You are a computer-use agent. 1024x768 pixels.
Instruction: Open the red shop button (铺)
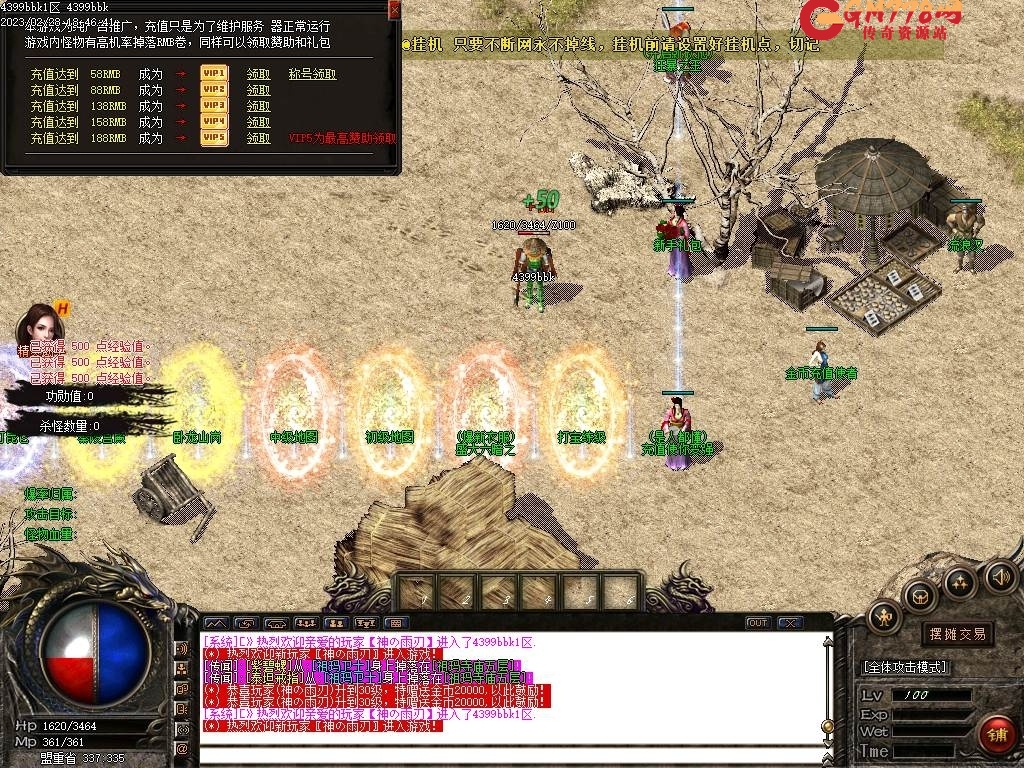994,735
